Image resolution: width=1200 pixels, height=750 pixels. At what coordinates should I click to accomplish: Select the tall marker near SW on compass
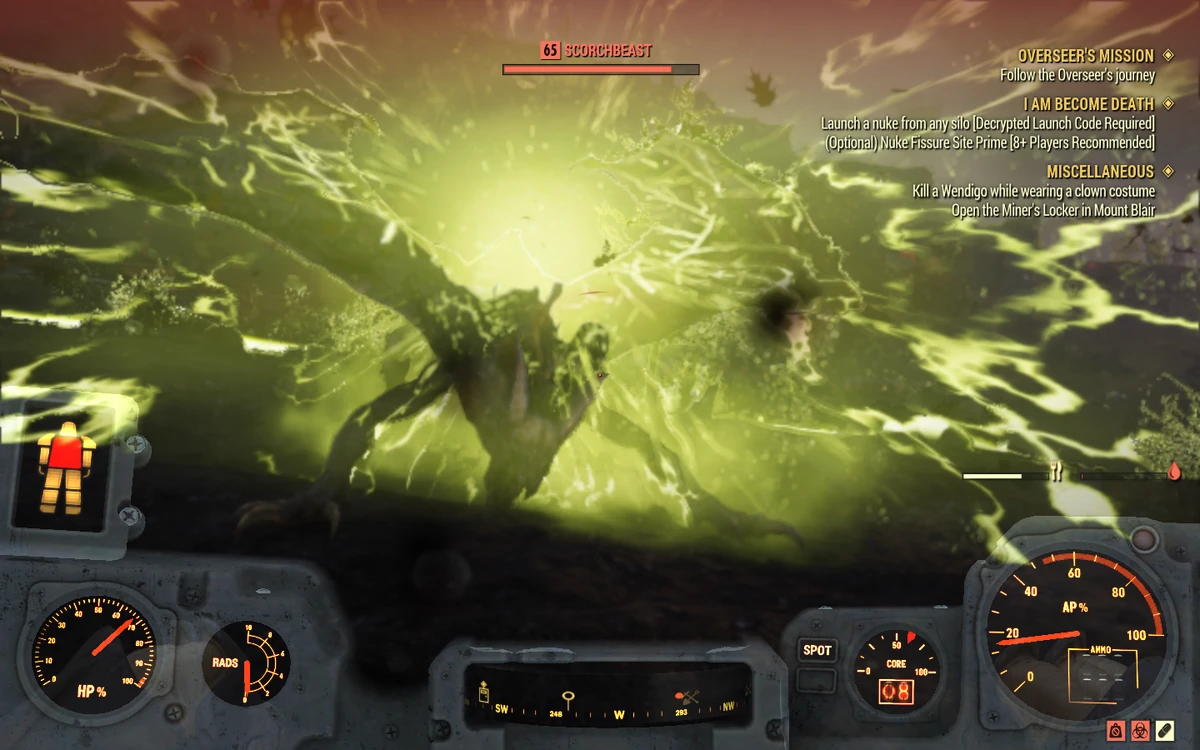click(484, 692)
